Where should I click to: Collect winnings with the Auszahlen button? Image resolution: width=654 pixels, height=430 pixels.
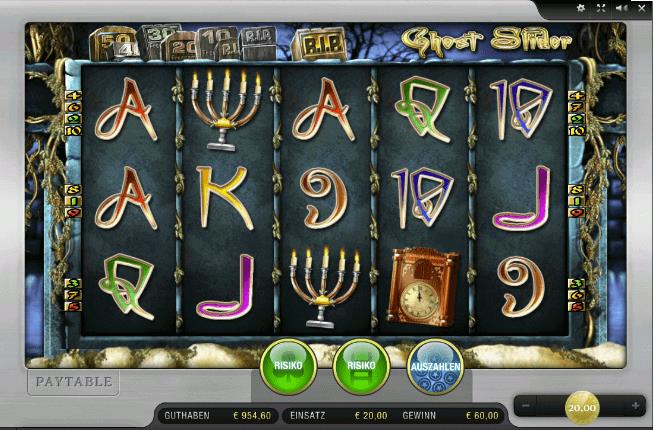(x=435, y=365)
